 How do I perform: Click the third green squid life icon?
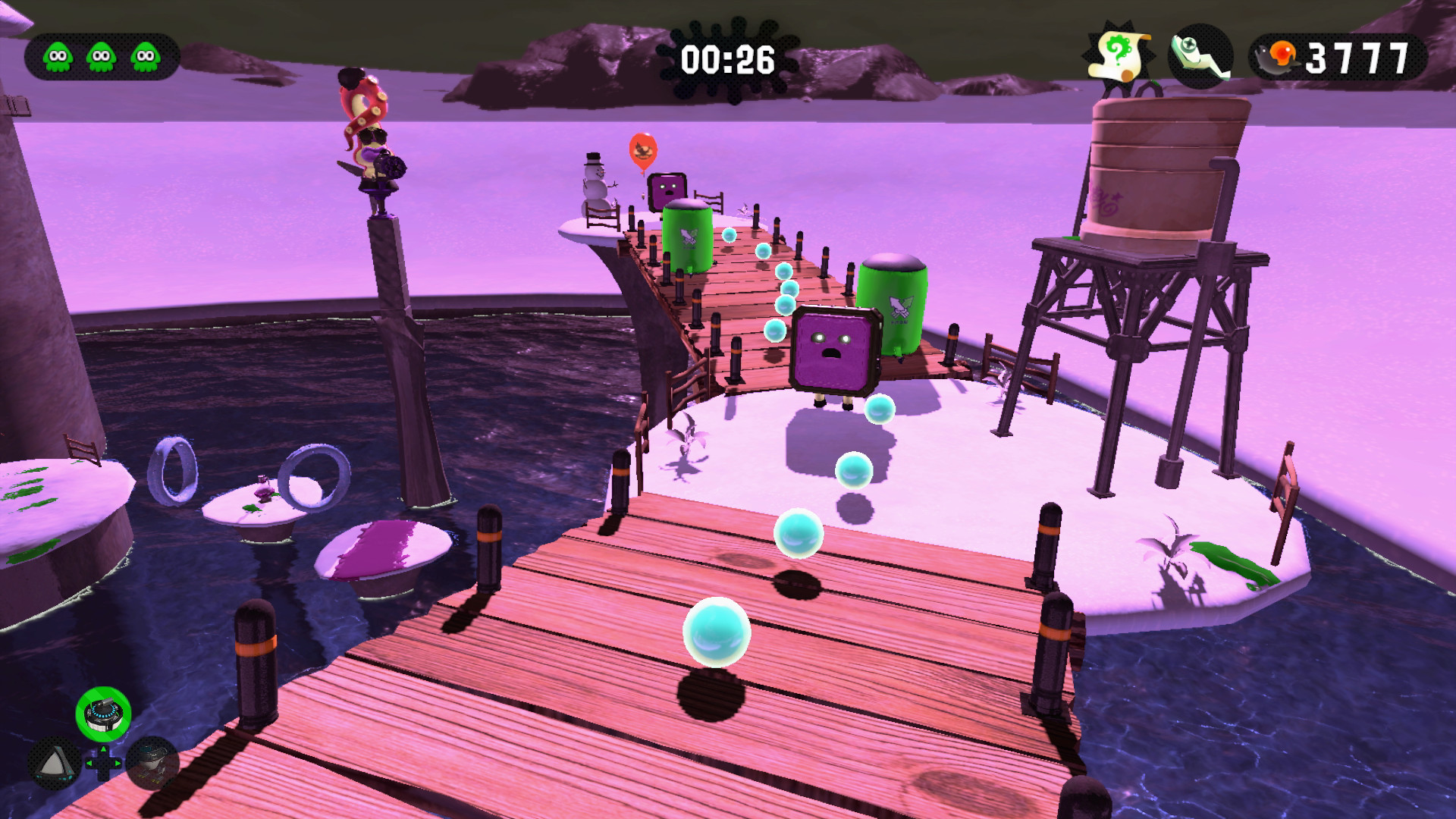coord(143,55)
